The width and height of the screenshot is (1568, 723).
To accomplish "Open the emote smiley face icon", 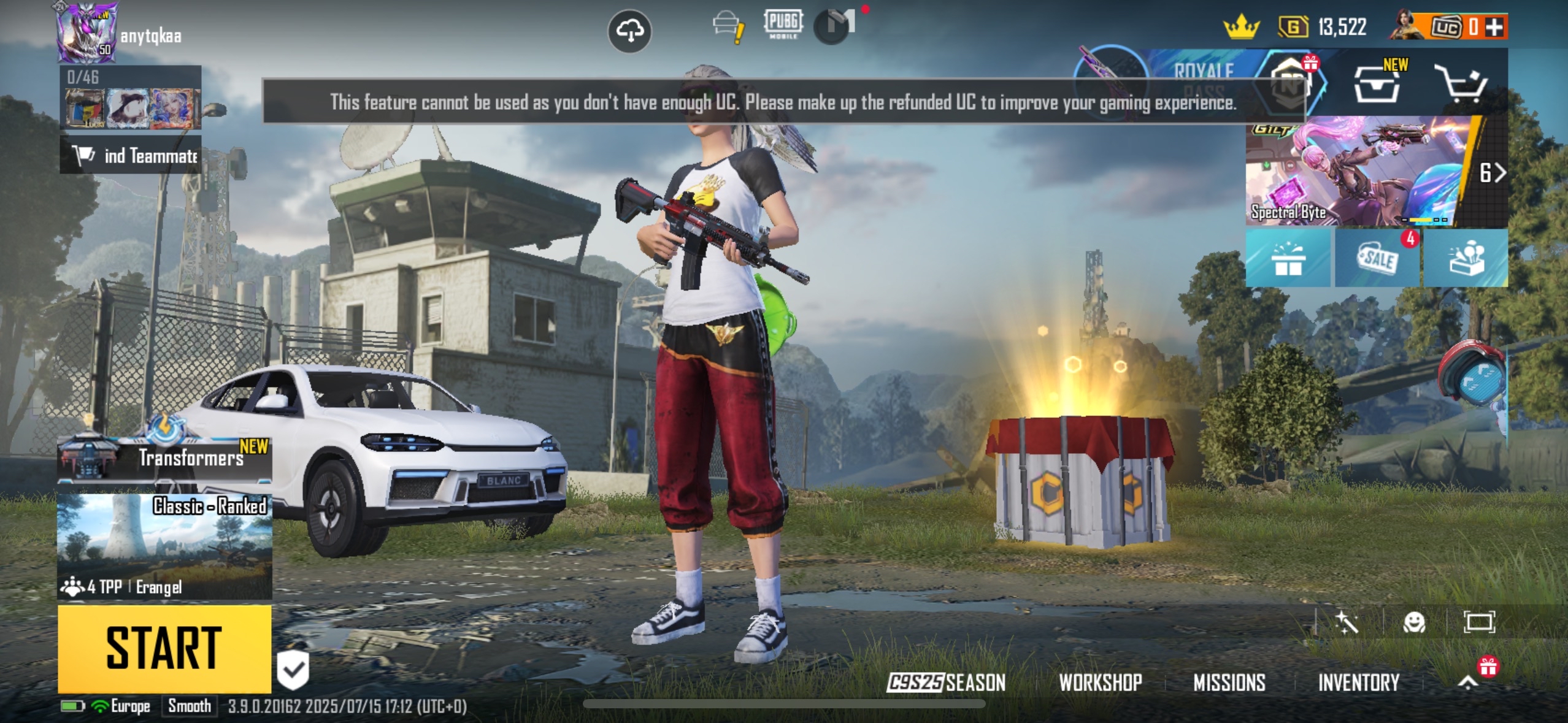I will point(1414,623).
